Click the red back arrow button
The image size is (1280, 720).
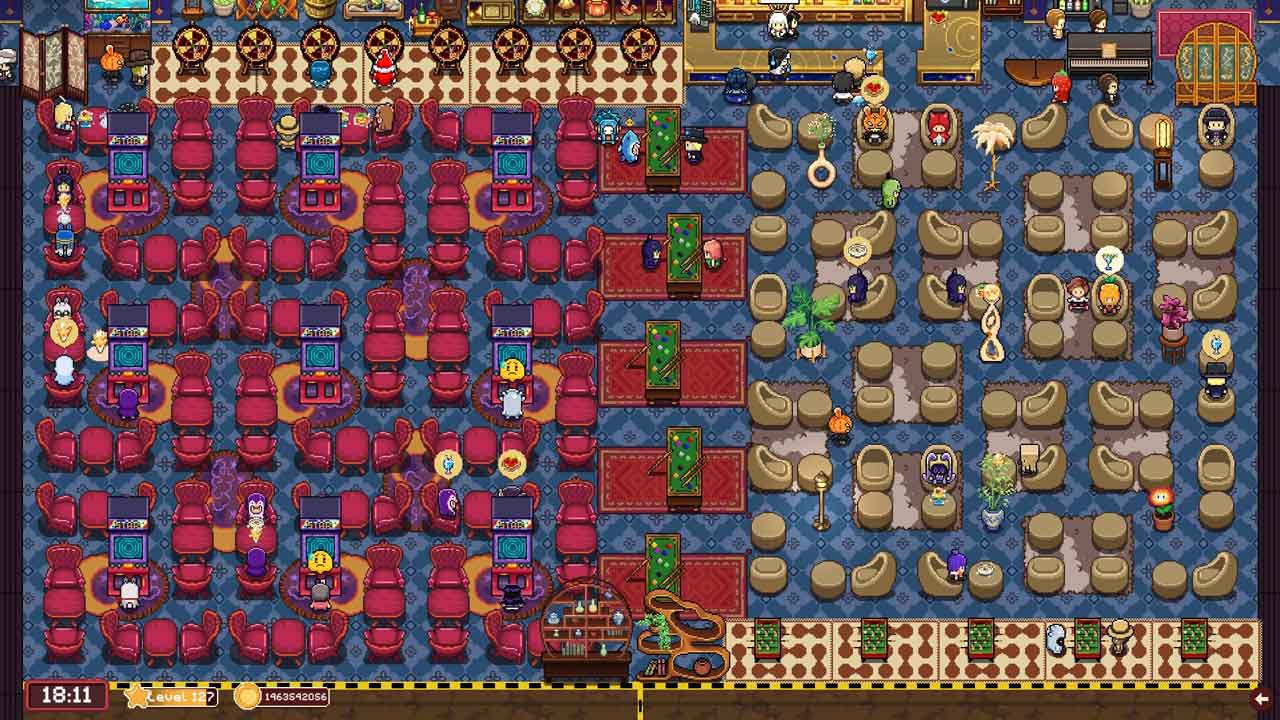[x=1261, y=698]
